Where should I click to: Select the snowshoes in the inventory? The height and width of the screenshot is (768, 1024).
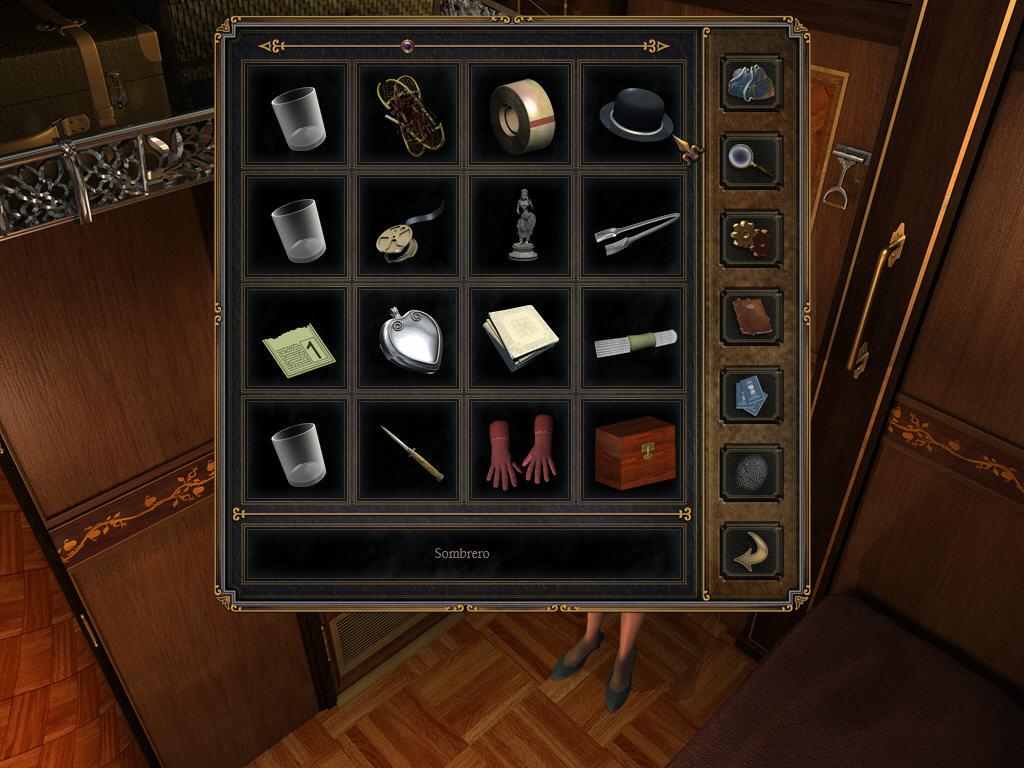tap(409, 114)
